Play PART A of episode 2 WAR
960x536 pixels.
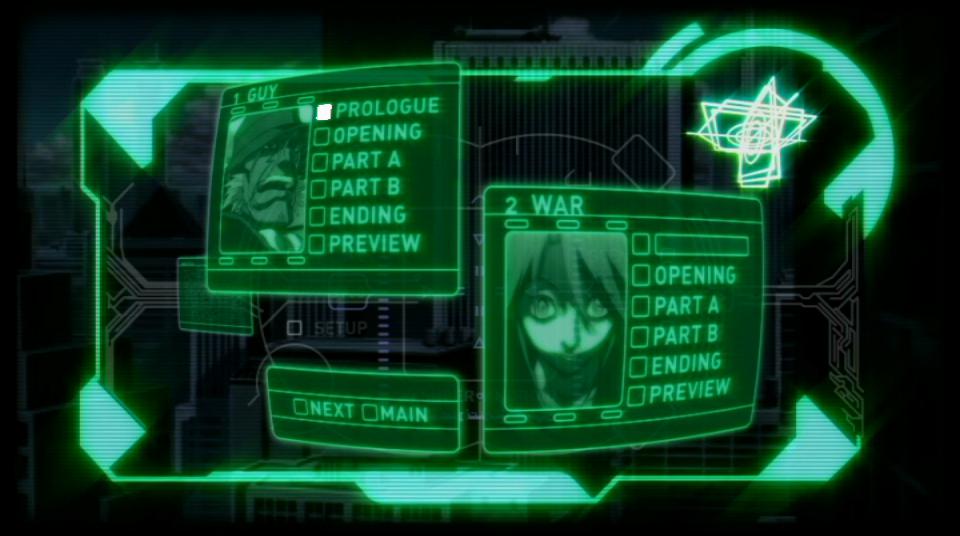[x=686, y=305]
